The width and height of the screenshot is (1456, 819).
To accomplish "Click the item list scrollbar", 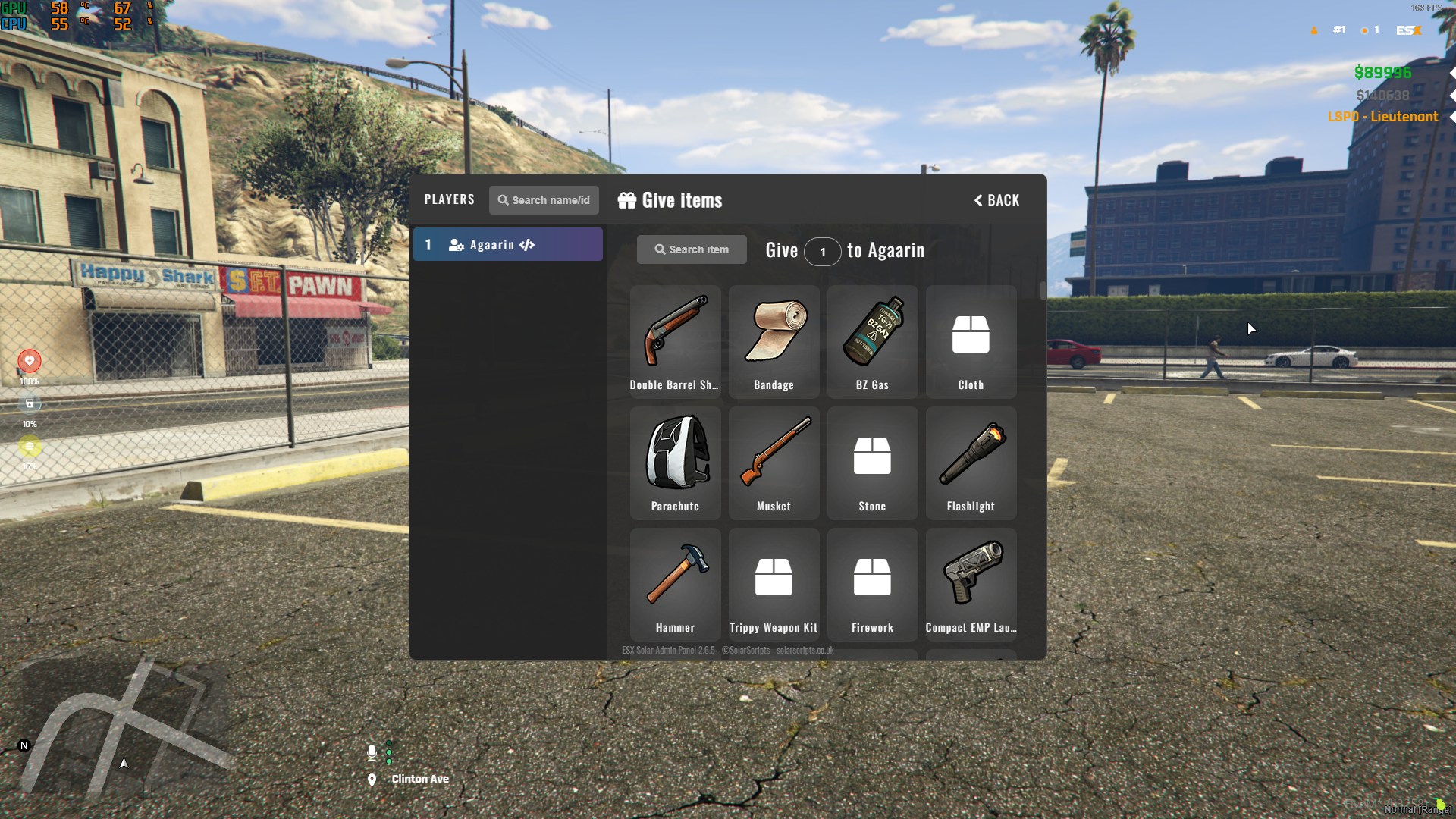I will click(x=1043, y=291).
